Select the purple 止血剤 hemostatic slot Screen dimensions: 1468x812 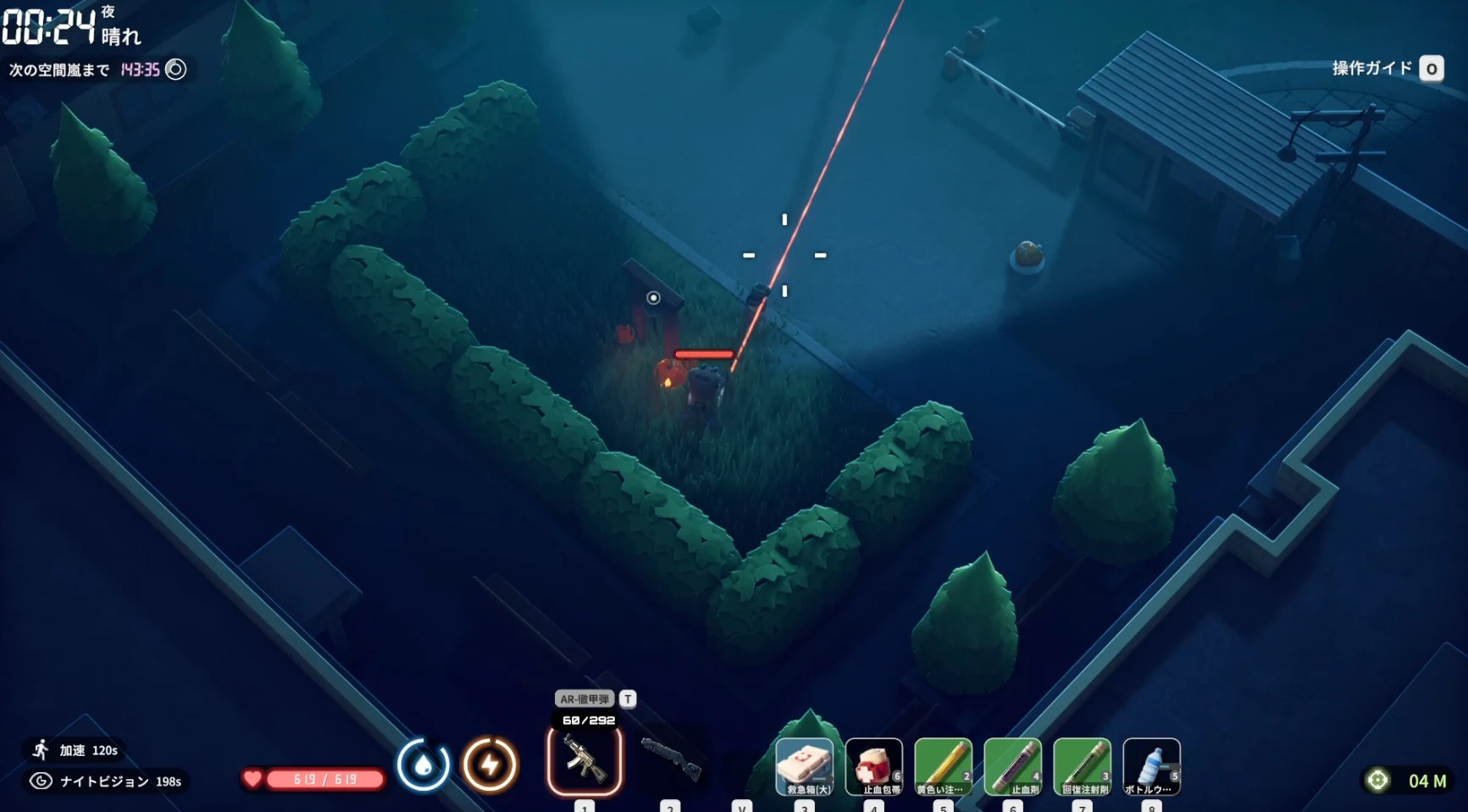pyautogui.click(x=1013, y=766)
